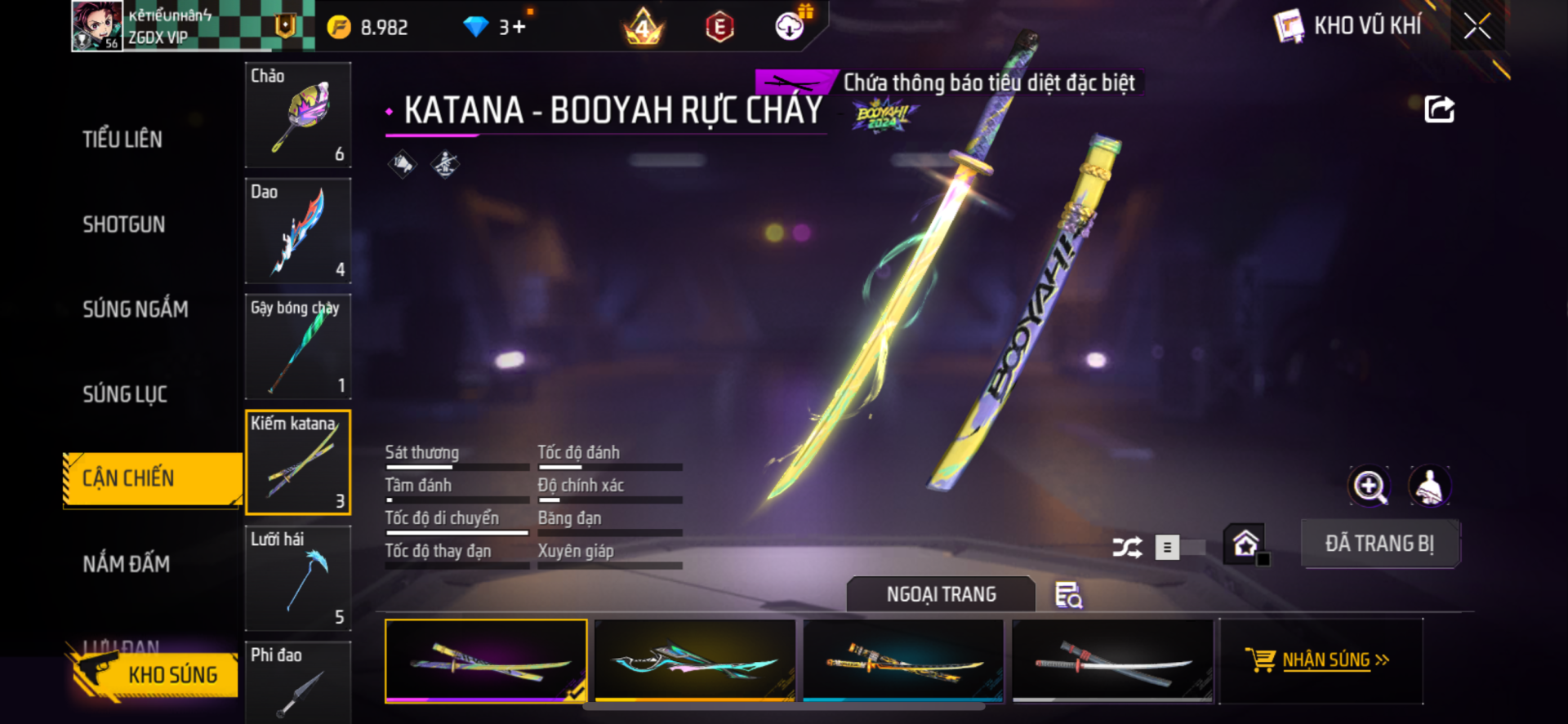The image size is (1568, 724).
Task: Choose the orange and gold katana skin
Action: (903, 660)
